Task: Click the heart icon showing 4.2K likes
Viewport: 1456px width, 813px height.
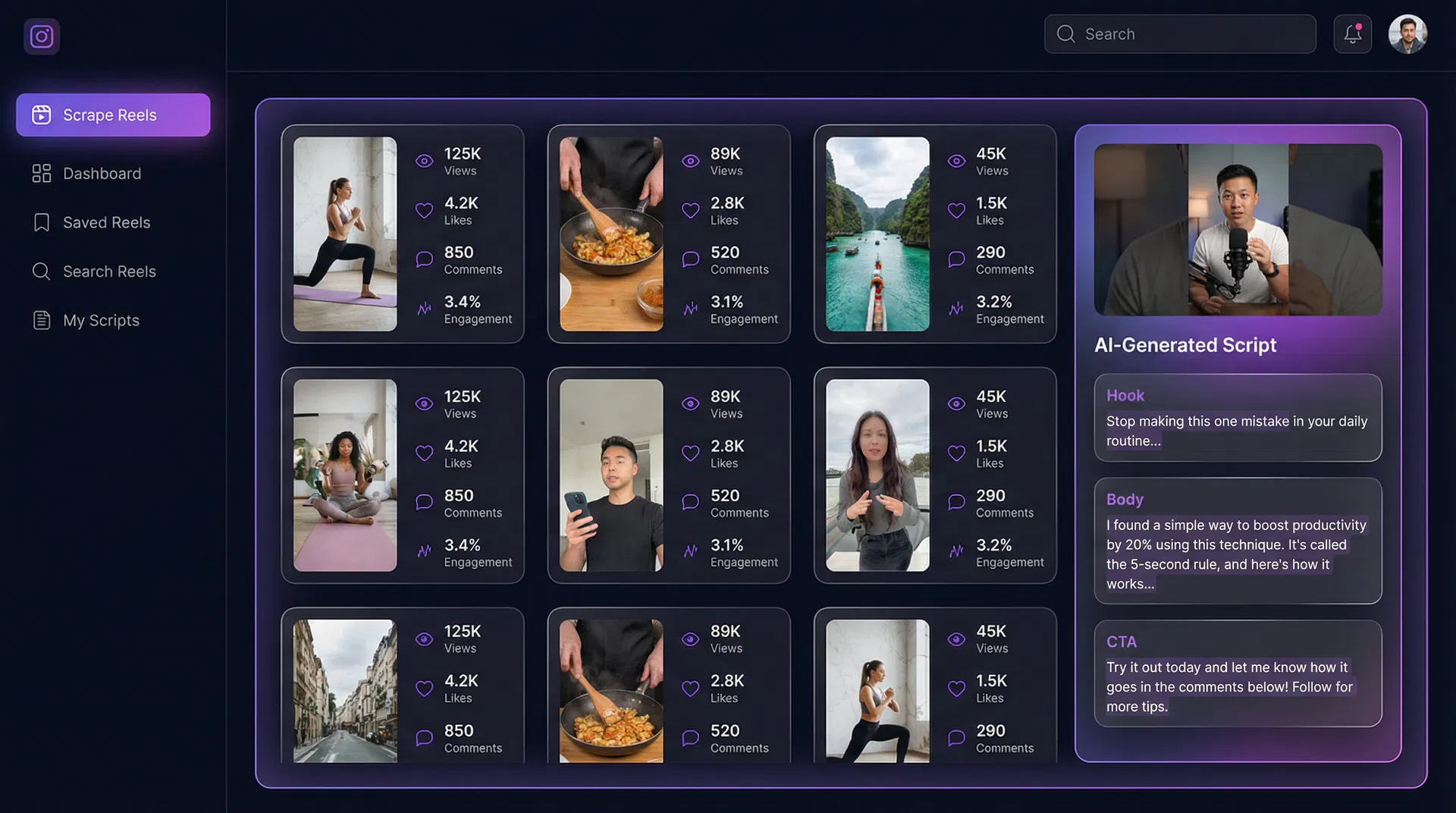Action: click(x=424, y=210)
